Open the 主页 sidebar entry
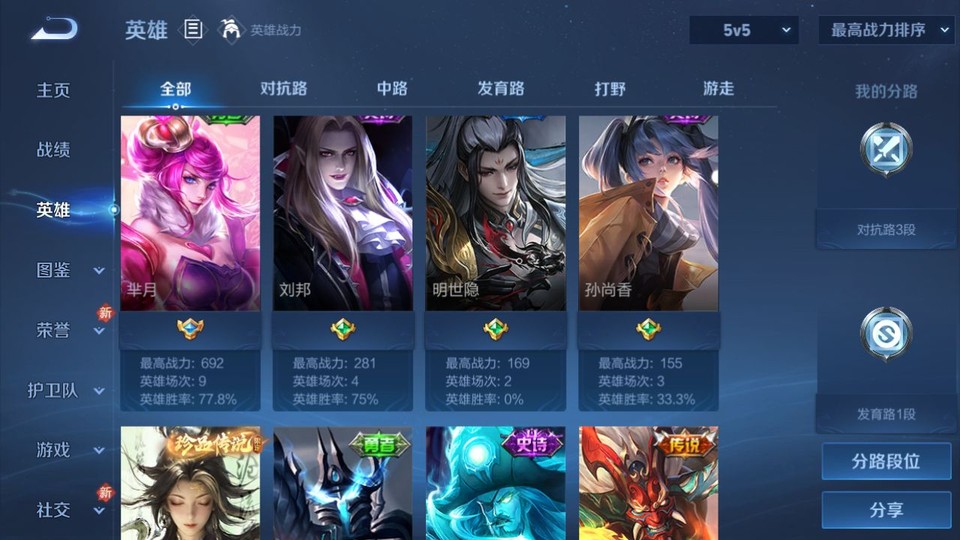 coord(54,90)
